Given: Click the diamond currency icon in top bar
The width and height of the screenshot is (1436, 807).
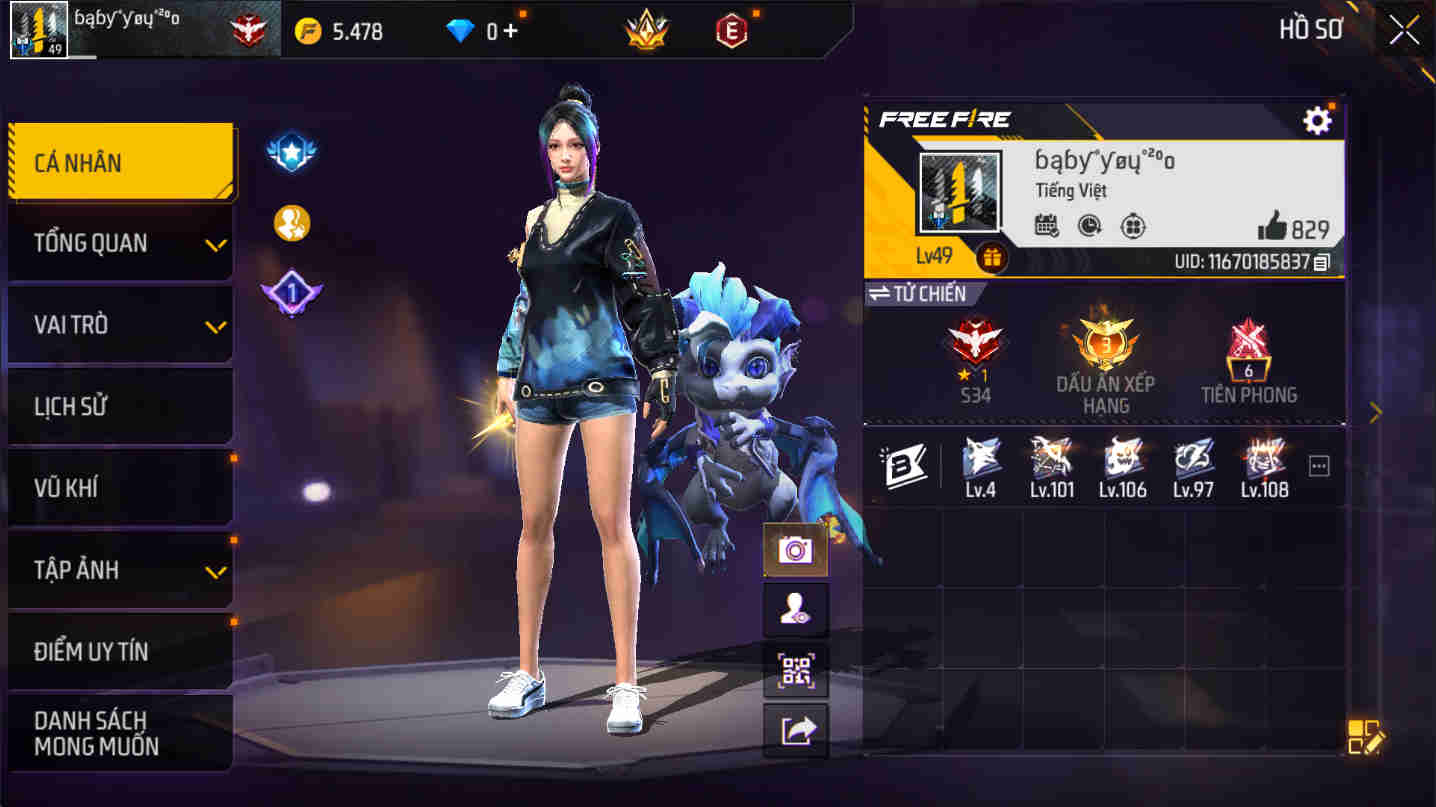Looking at the screenshot, I should click(460, 30).
